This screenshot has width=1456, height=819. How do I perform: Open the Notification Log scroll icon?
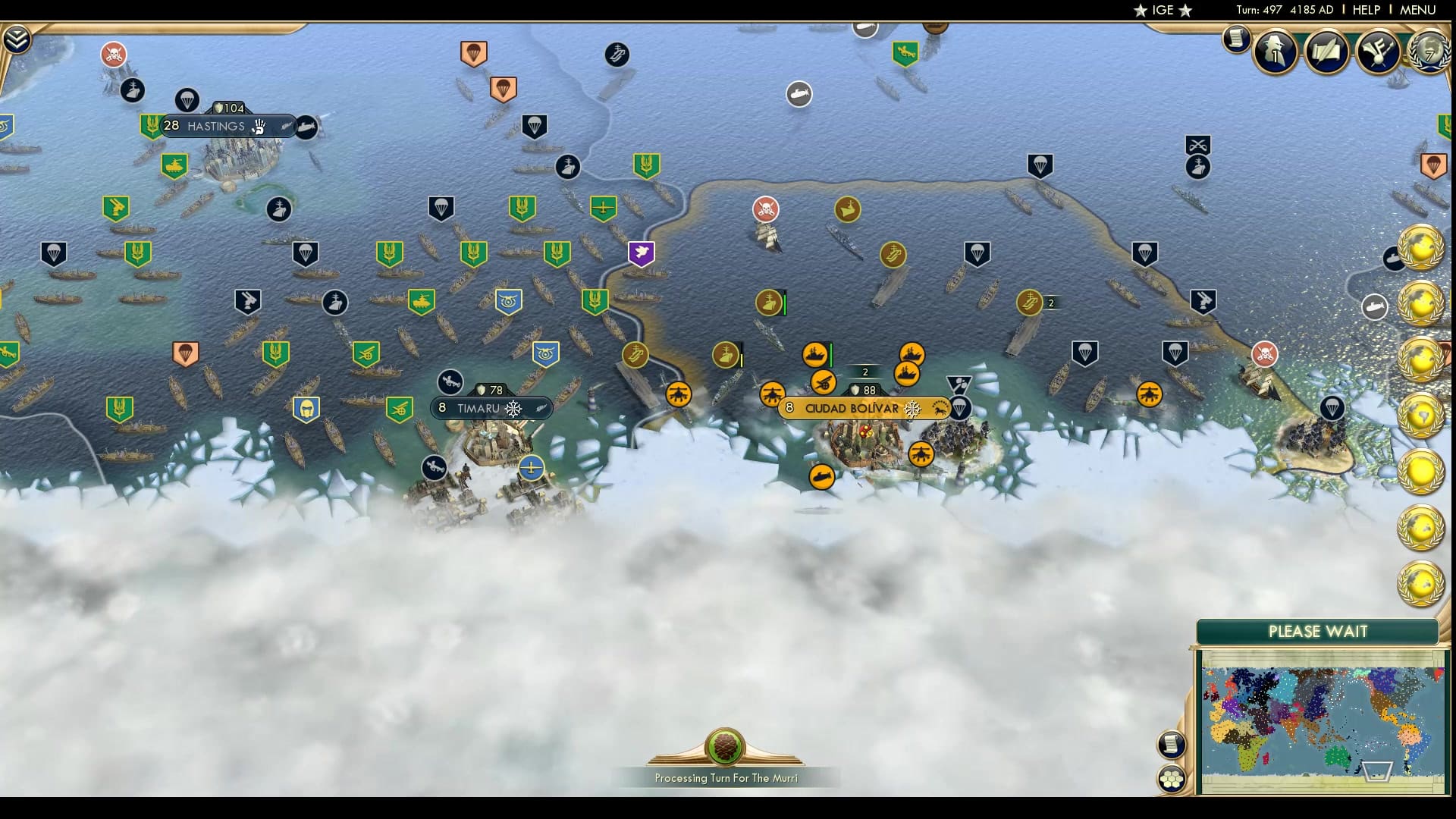[1235, 44]
